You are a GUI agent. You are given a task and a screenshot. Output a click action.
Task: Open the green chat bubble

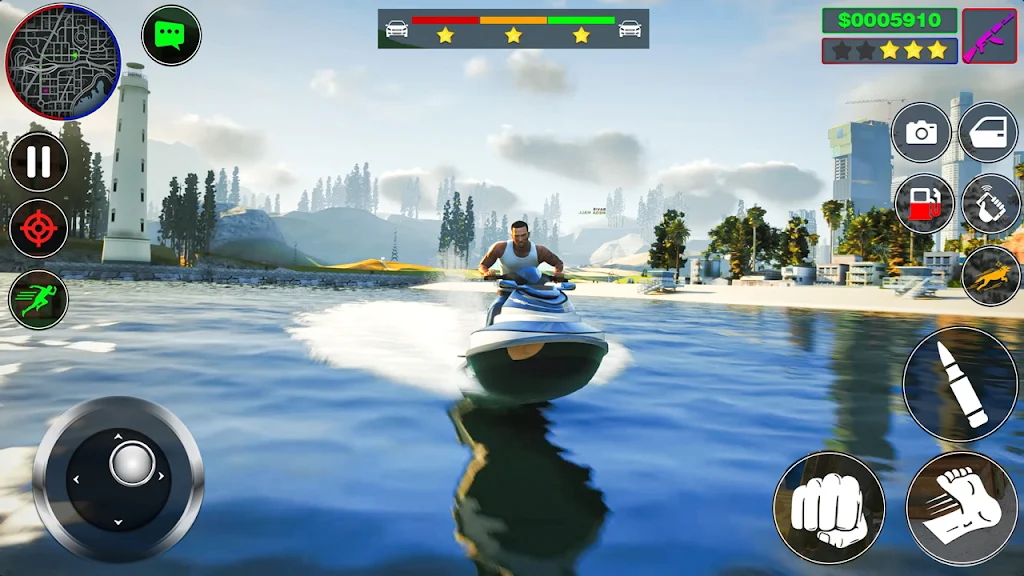click(x=171, y=35)
